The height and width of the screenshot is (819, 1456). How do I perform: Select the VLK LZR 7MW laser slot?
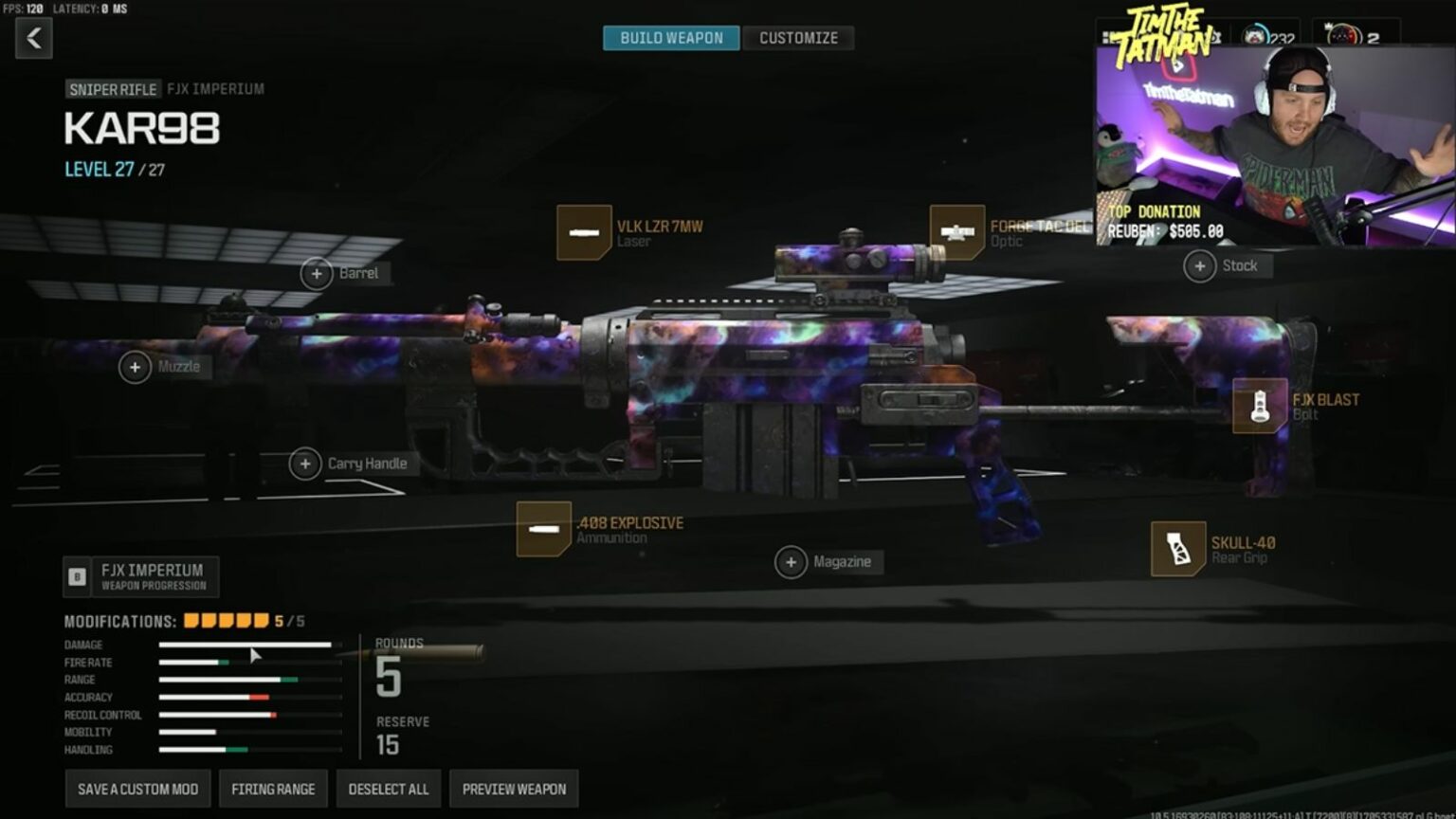(x=584, y=232)
